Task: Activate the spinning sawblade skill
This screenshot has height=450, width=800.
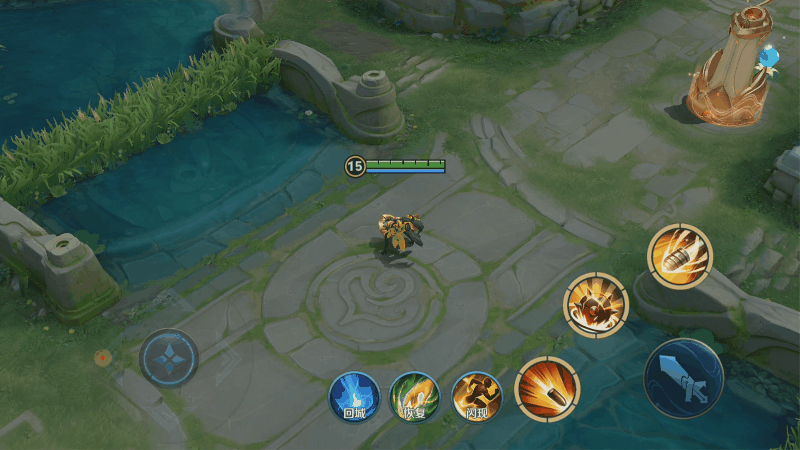Action: [x=596, y=305]
